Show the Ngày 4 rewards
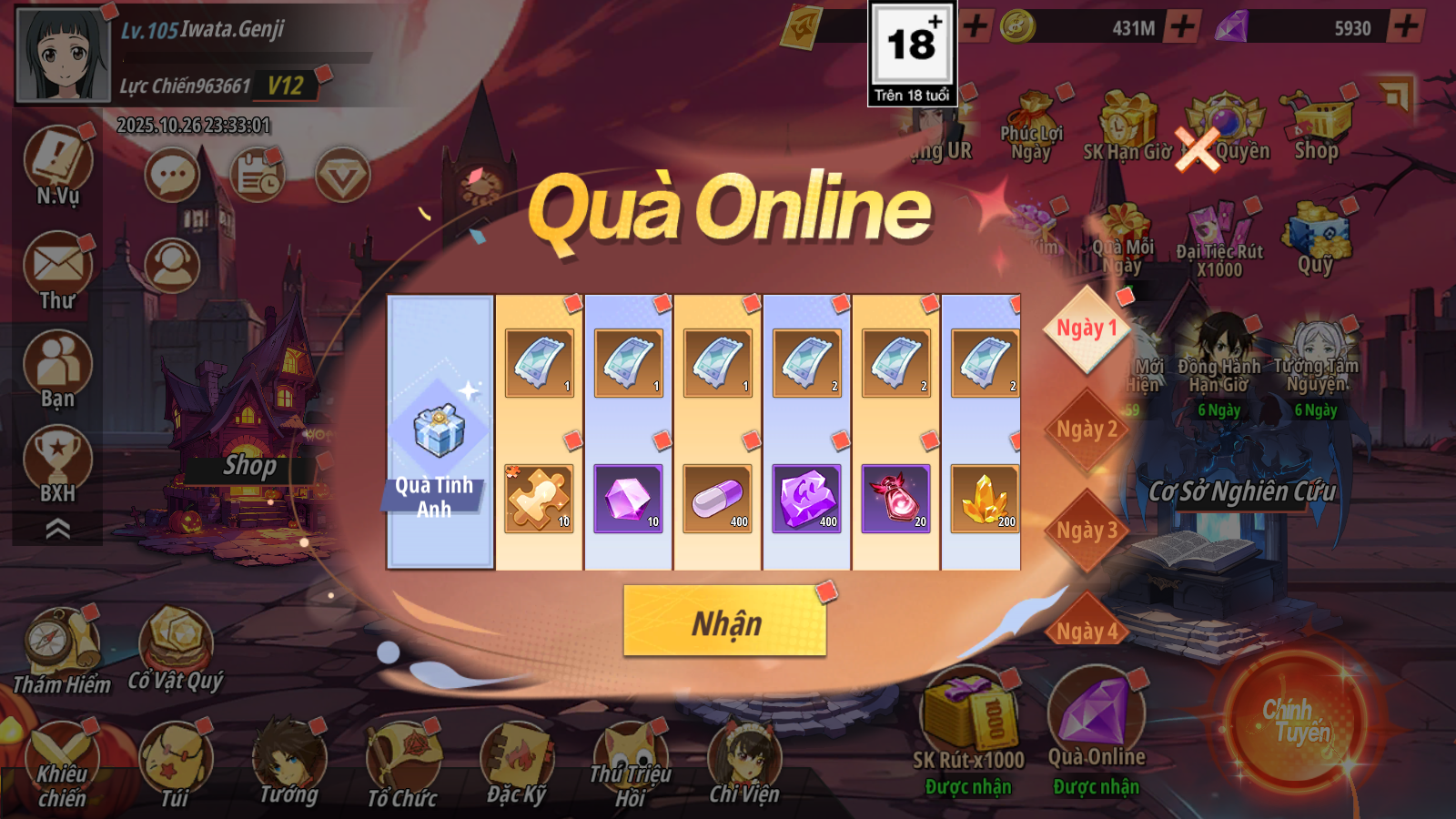 tap(1086, 629)
